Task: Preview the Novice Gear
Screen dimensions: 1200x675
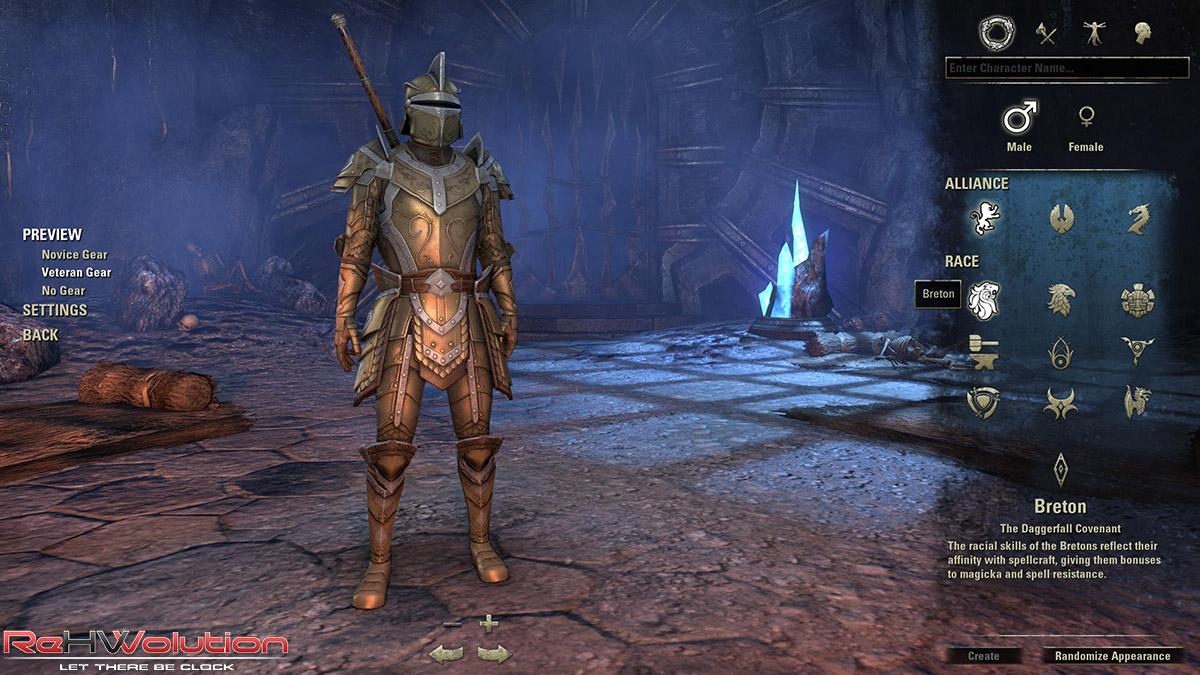Action: click(74, 255)
